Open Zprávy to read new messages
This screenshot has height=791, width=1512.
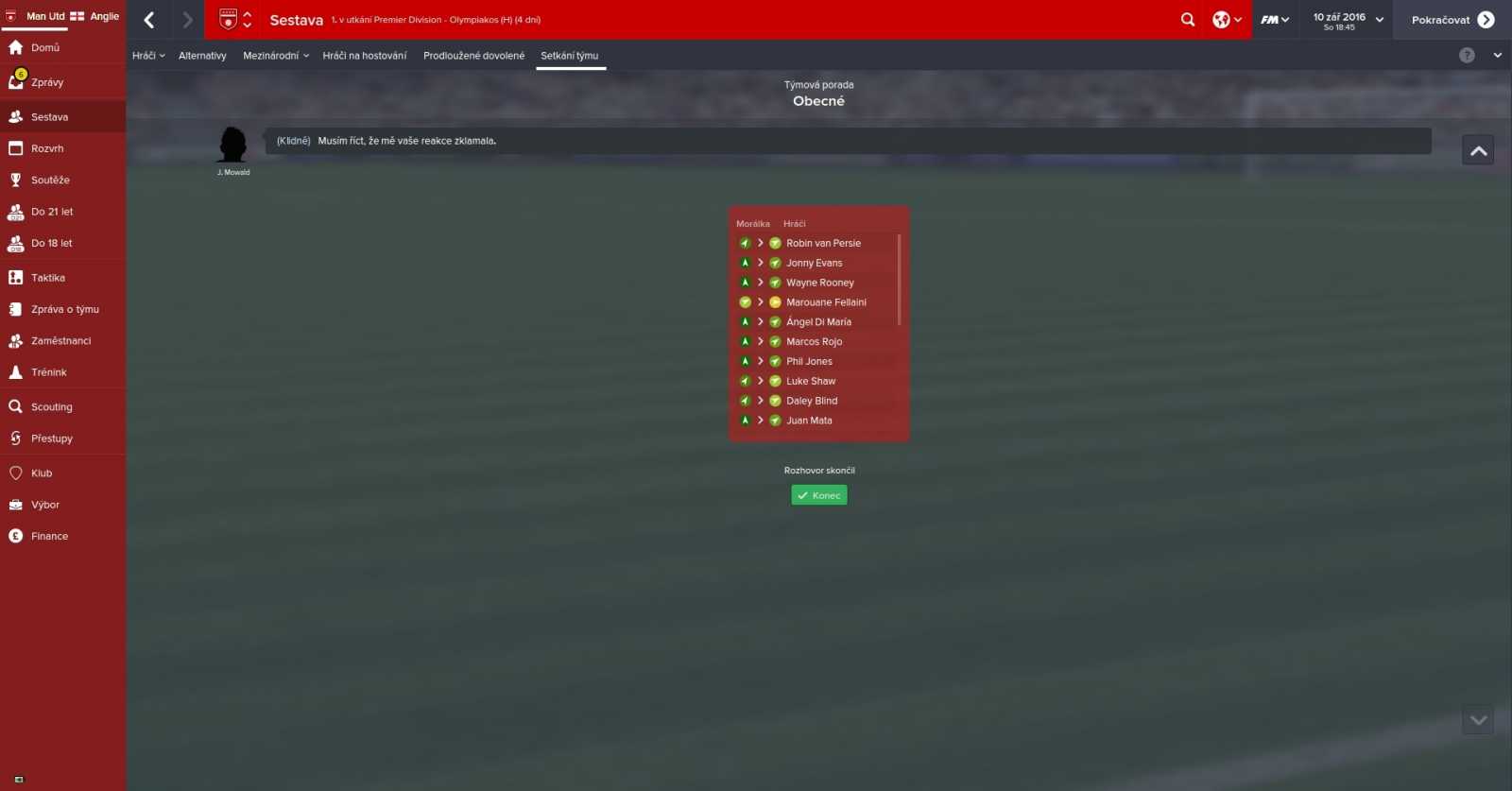[49, 81]
